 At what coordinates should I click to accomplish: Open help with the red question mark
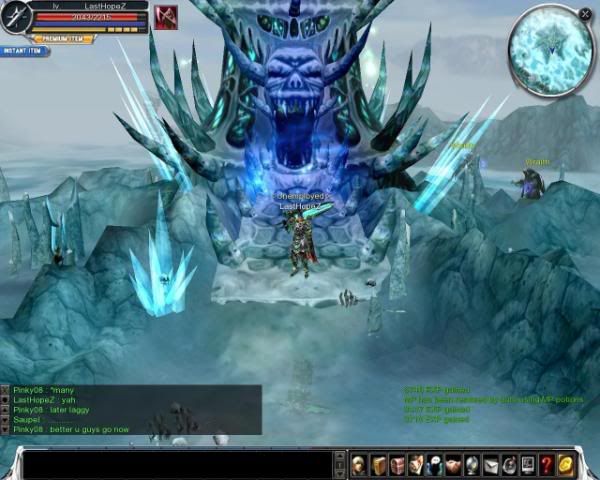pyautogui.click(x=546, y=464)
